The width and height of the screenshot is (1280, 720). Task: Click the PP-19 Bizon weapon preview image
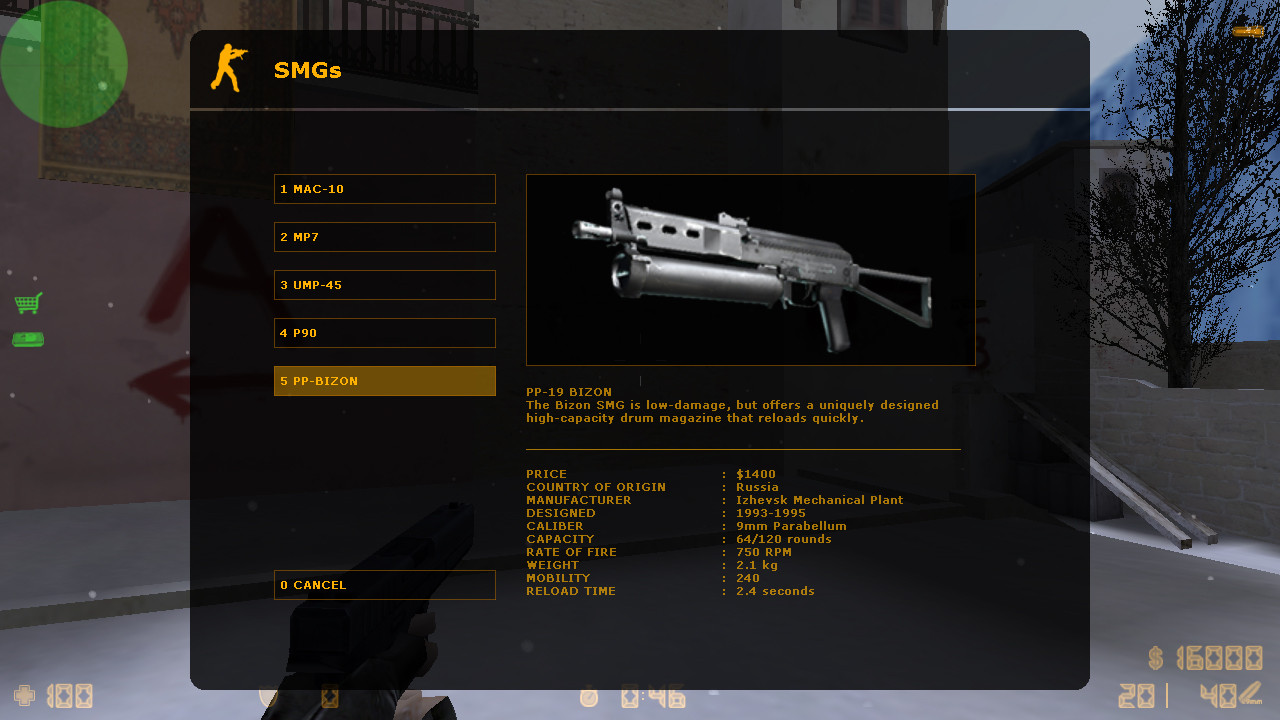pos(750,269)
